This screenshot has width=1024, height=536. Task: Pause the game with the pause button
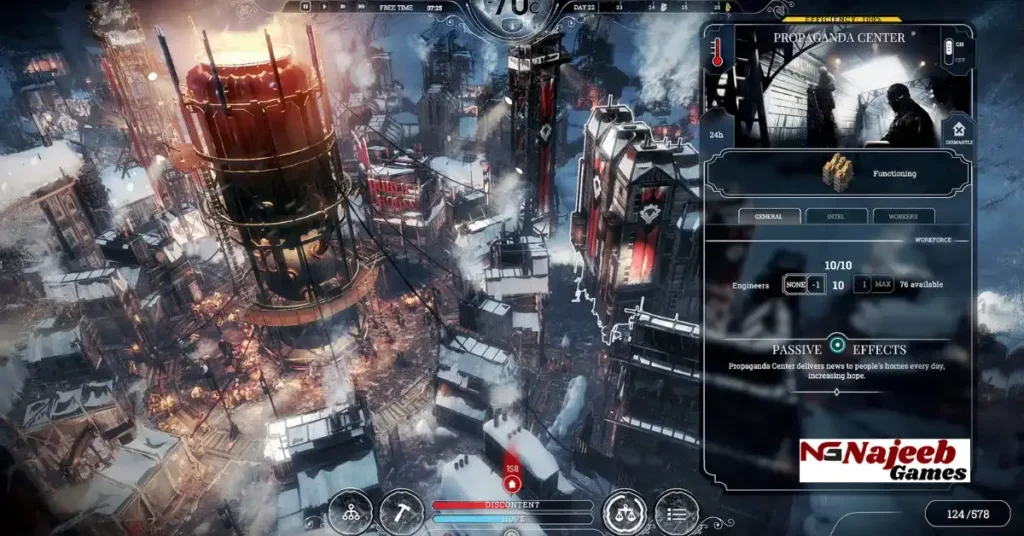coord(305,7)
